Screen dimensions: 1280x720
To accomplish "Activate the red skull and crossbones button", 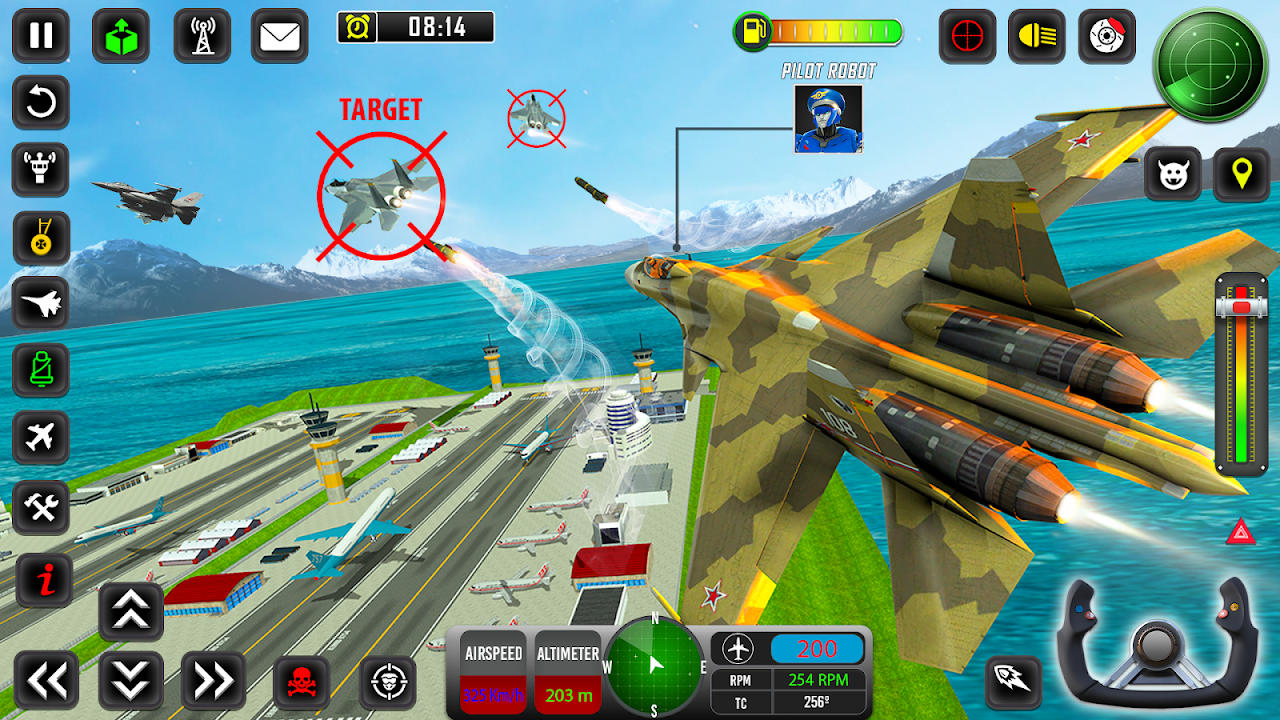I will [x=301, y=683].
